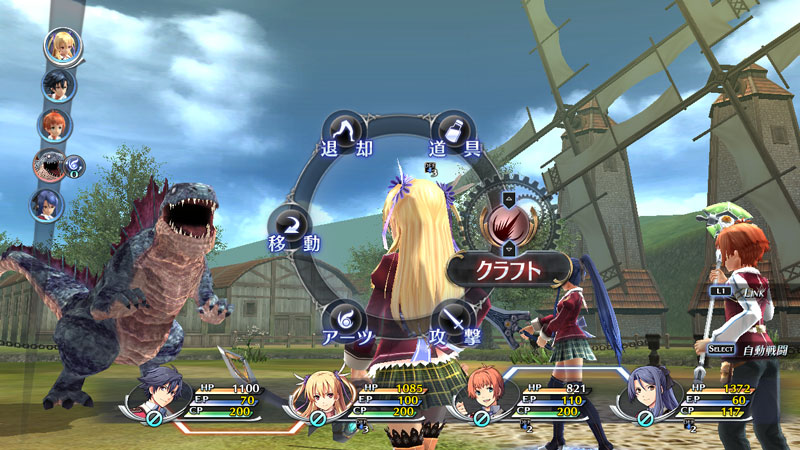Screen dimensions: 800x450
Task: Choose the HP 821 party member panel
Action: [520, 400]
